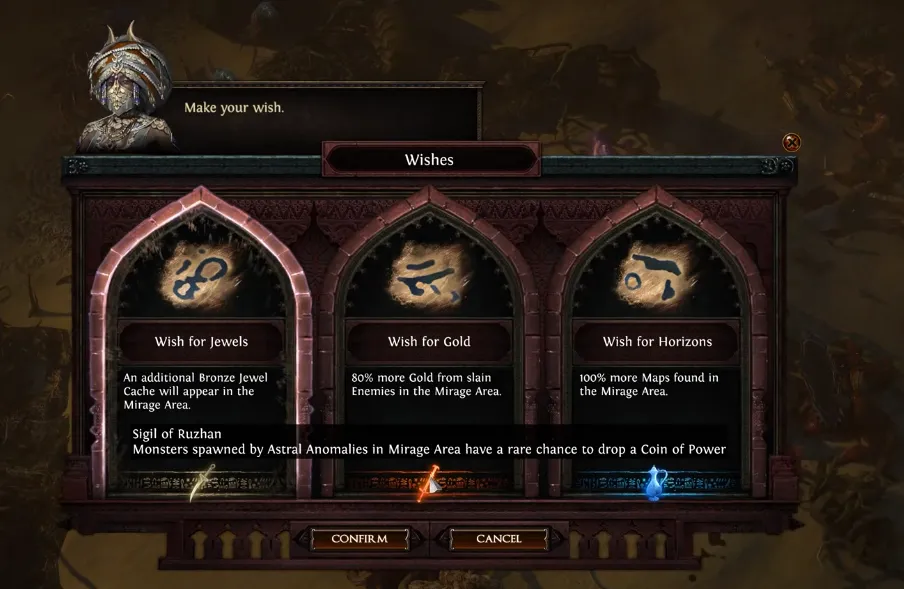Select the Wish for Gold option
This screenshot has height=589, width=904.
[x=429, y=300]
